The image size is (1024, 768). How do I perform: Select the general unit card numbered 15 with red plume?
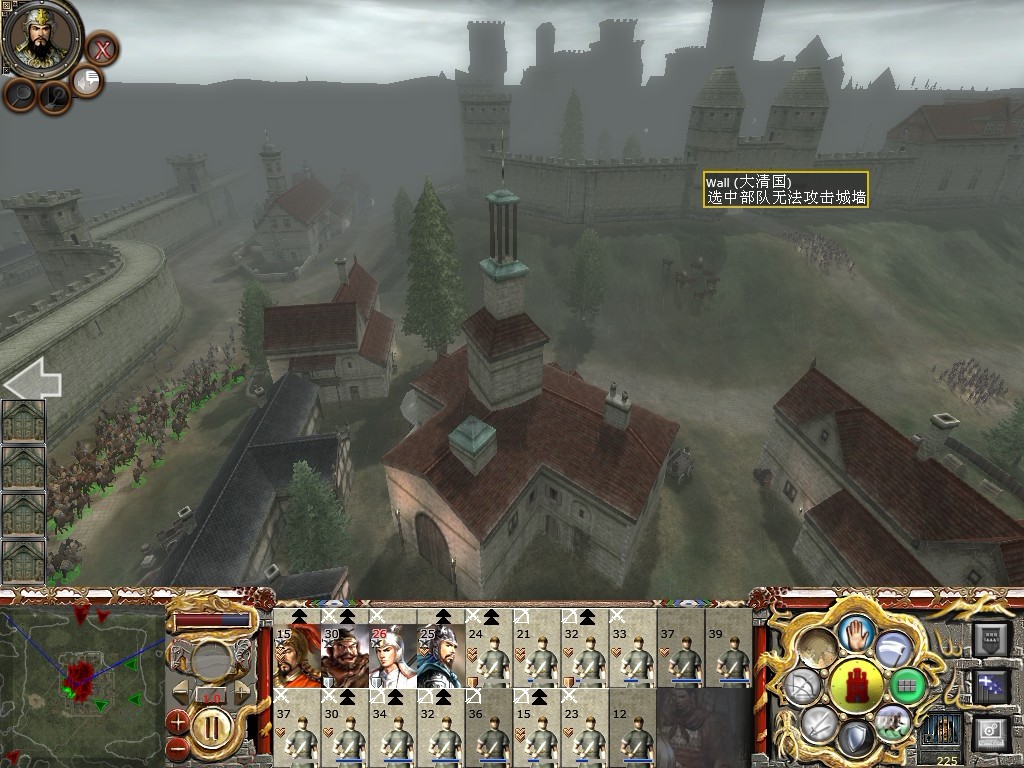[x=297, y=655]
